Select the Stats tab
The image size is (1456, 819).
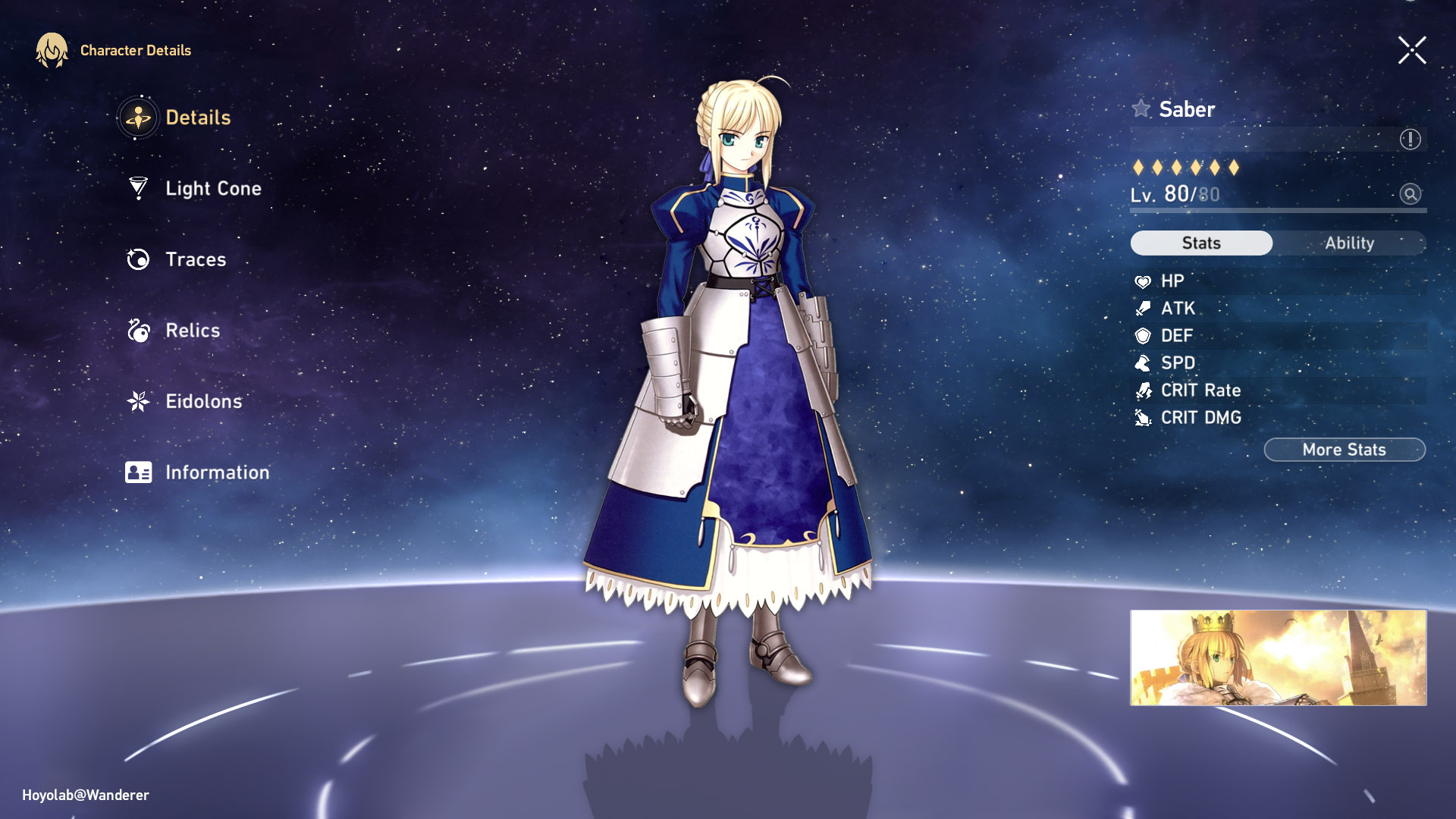pyautogui.click(x=1200, y=243)
